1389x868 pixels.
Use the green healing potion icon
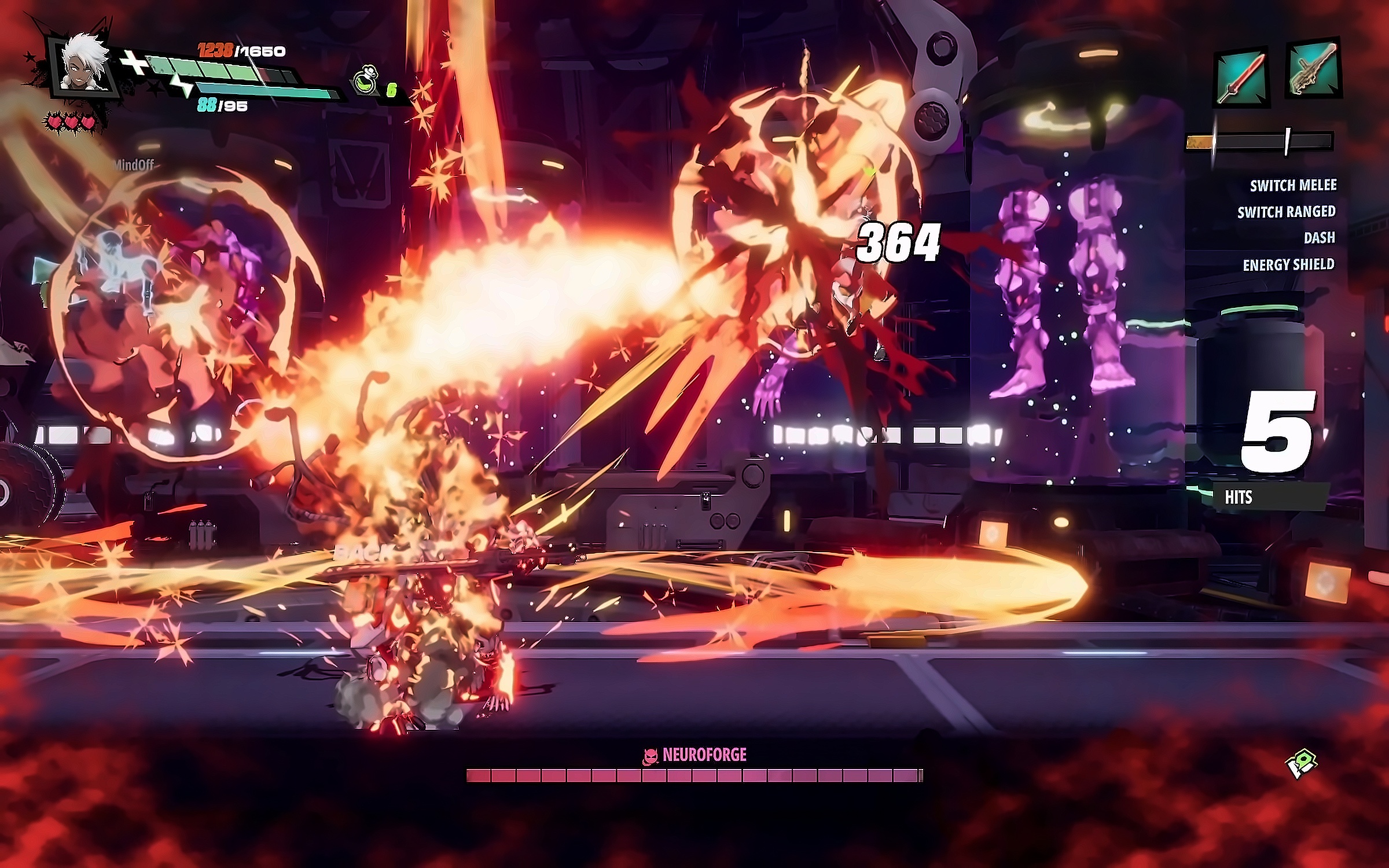(x=365, y=83)
